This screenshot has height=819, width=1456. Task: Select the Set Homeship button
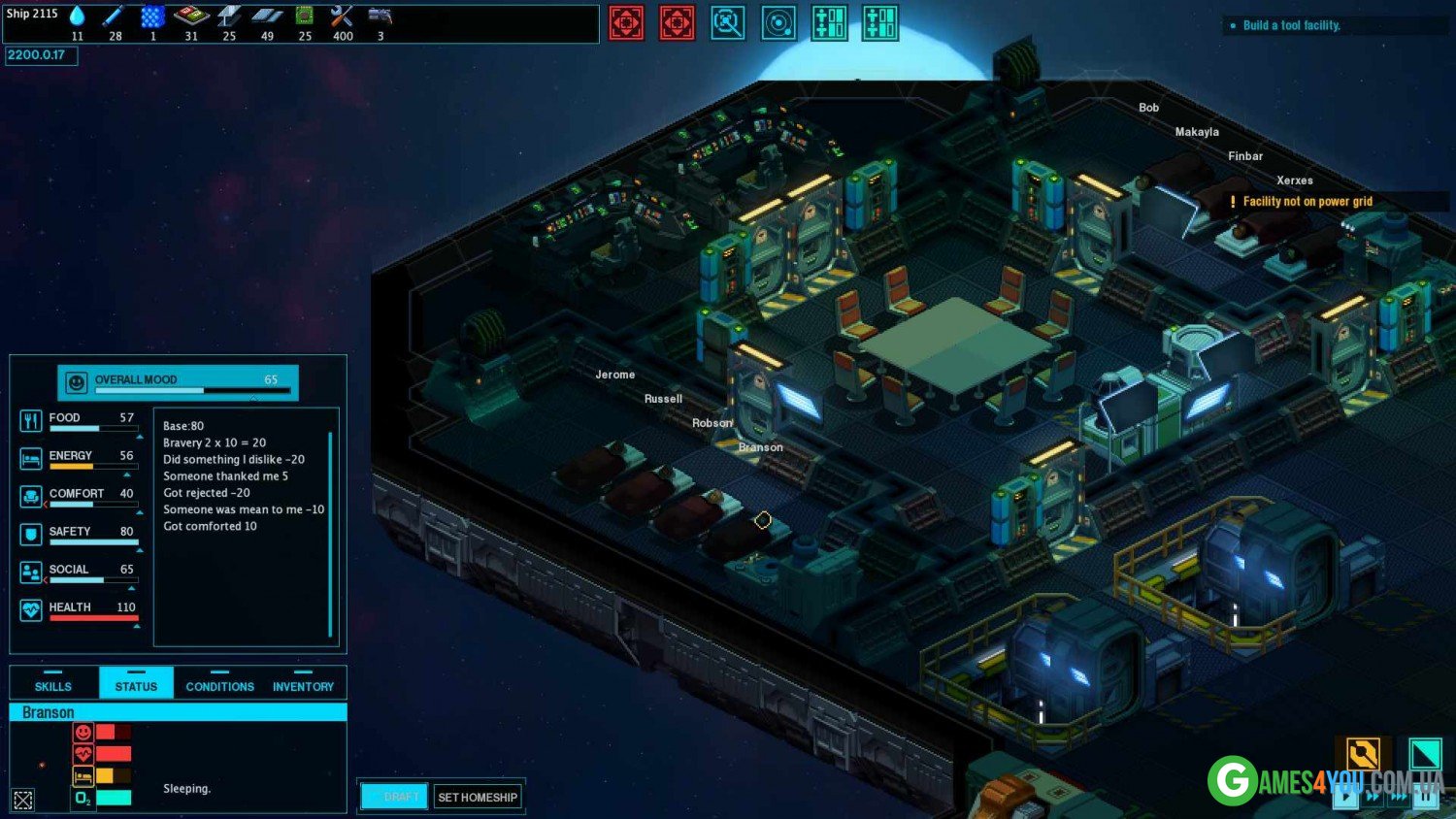pyautogui.click(x=478, y=797)
